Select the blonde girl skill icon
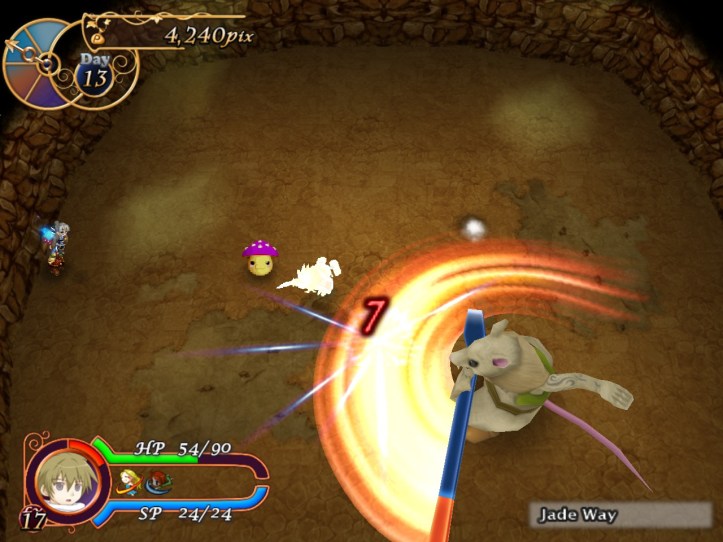The height and width of the screenshot is (542, 723). [x=128, y=481]
